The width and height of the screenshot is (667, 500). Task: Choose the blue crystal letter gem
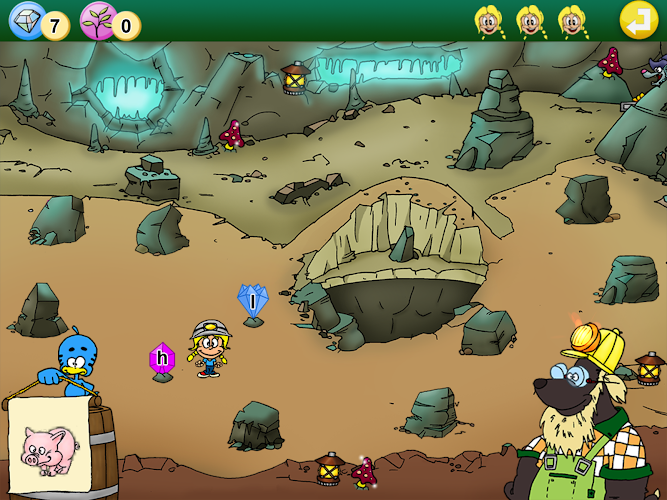(253, 300)
